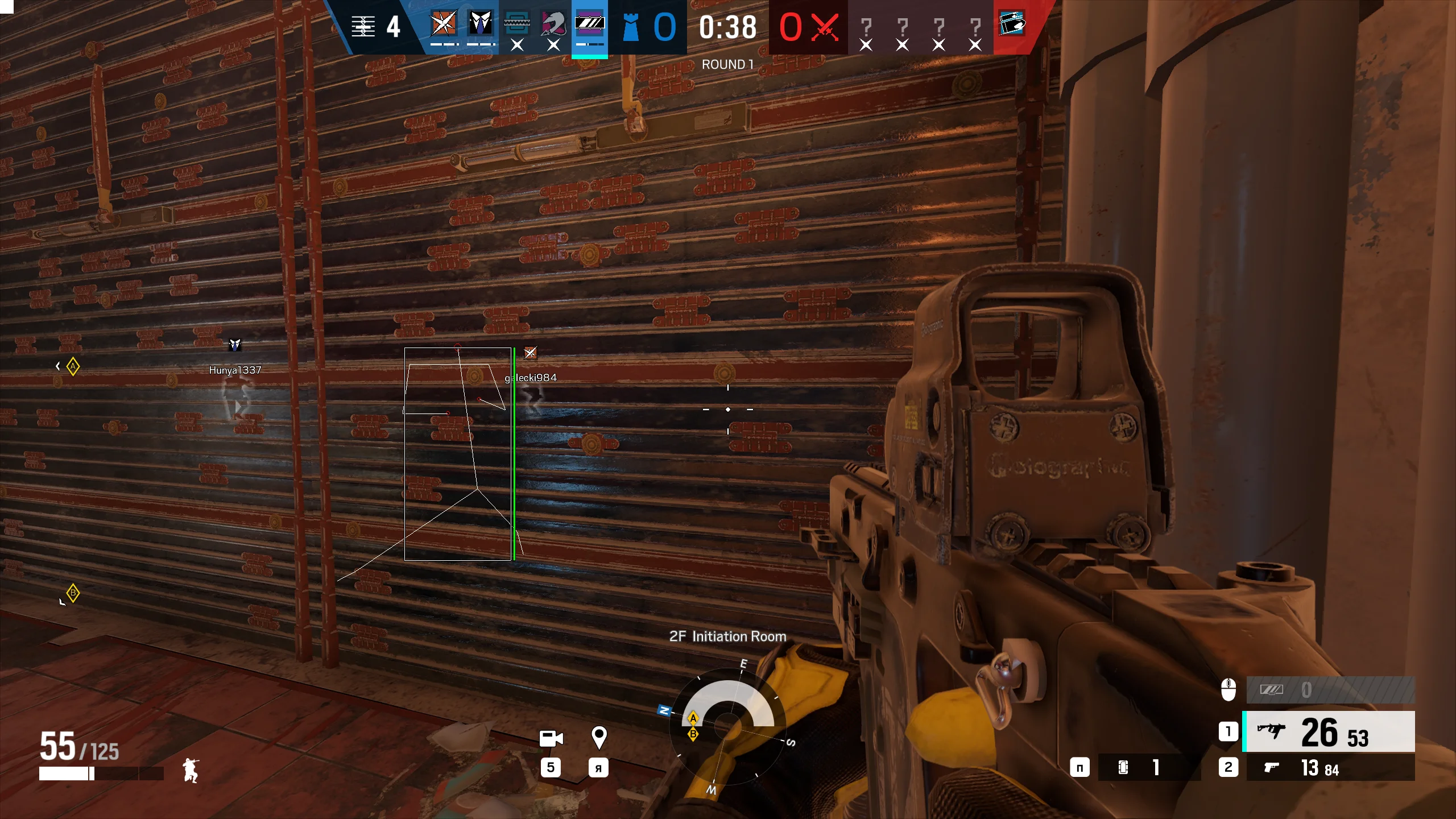Image resolution: width=1456 pixels, height=819 pixels.
Task: Activate the location ping marker icon
Action: pyautogui.click(x=598, y=738)
